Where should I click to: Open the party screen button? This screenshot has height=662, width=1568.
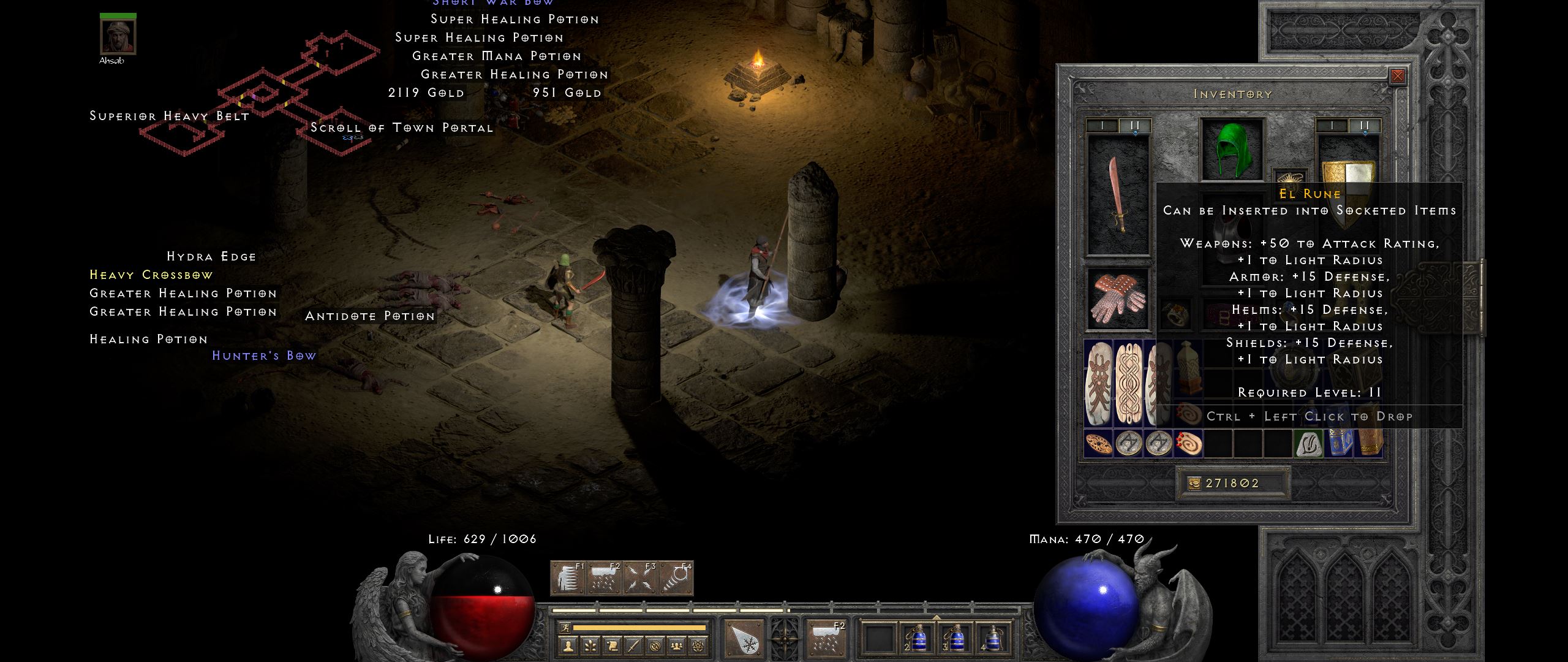click(x=676, y=645)
